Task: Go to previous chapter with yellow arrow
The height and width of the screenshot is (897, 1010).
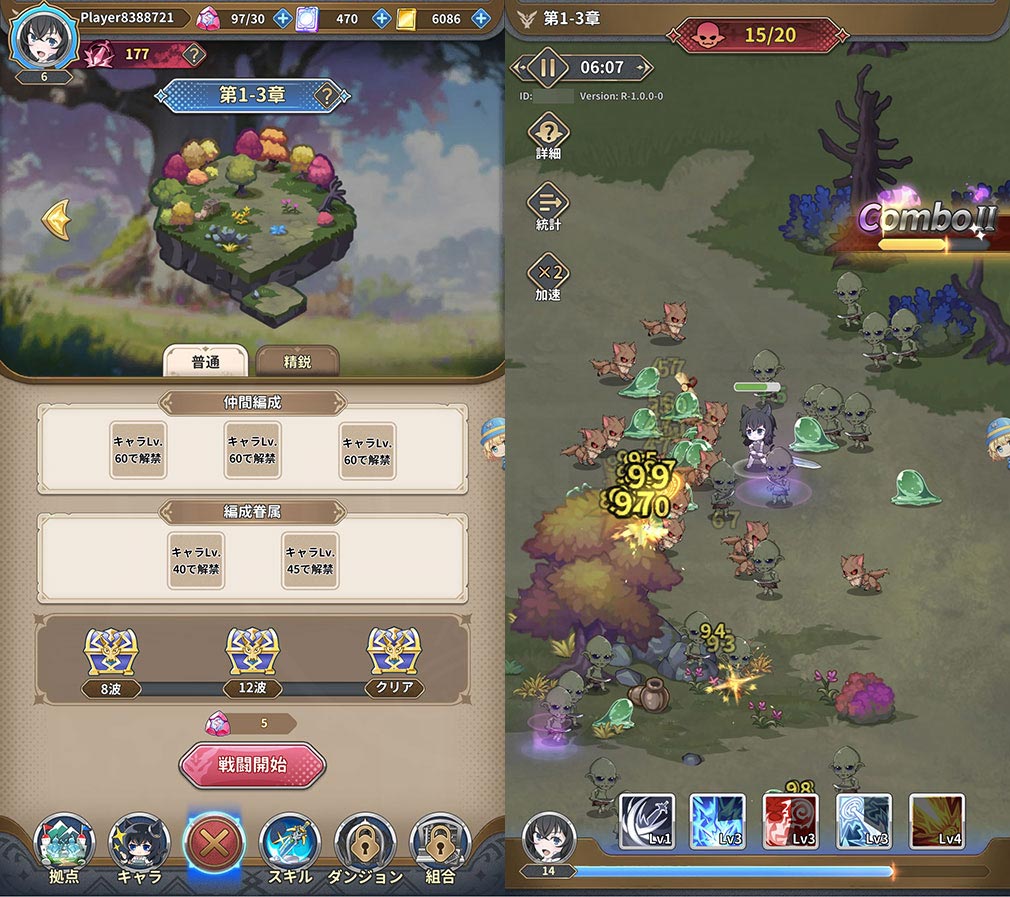Action: click(56, 219)
